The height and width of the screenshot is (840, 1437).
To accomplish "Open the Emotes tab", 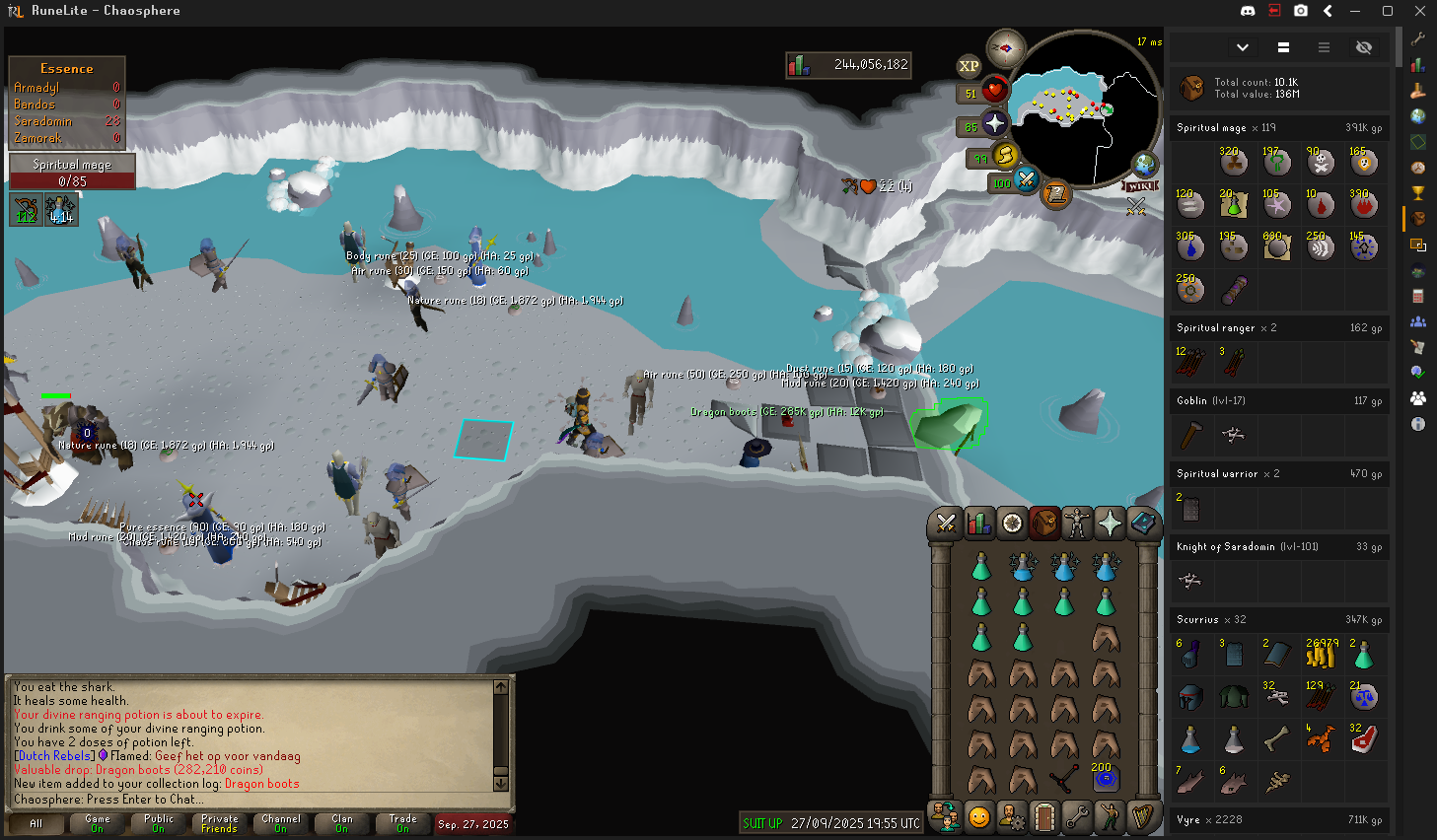I will [1110, 817].
